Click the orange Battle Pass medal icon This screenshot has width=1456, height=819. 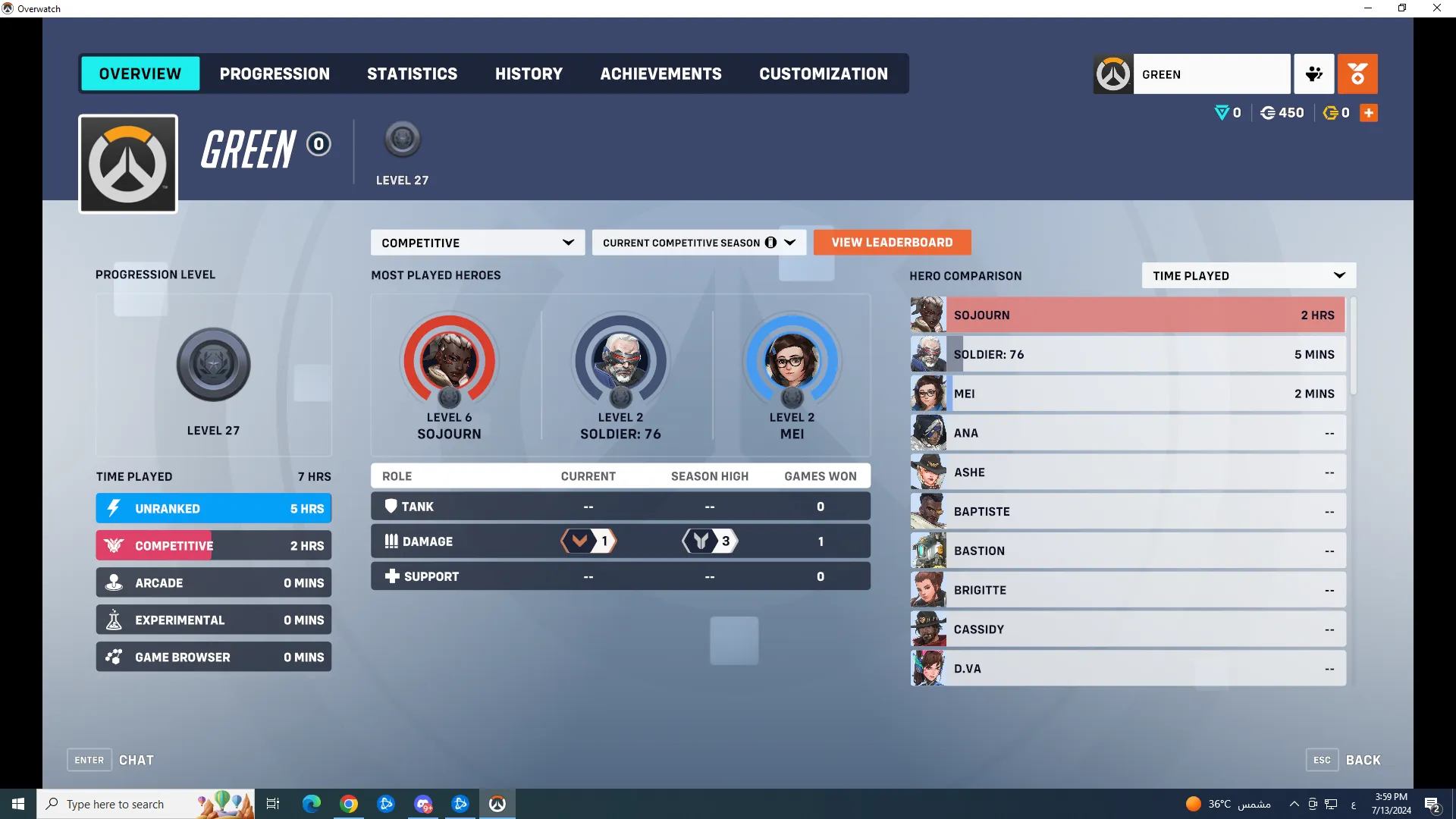click(1357, 74)
